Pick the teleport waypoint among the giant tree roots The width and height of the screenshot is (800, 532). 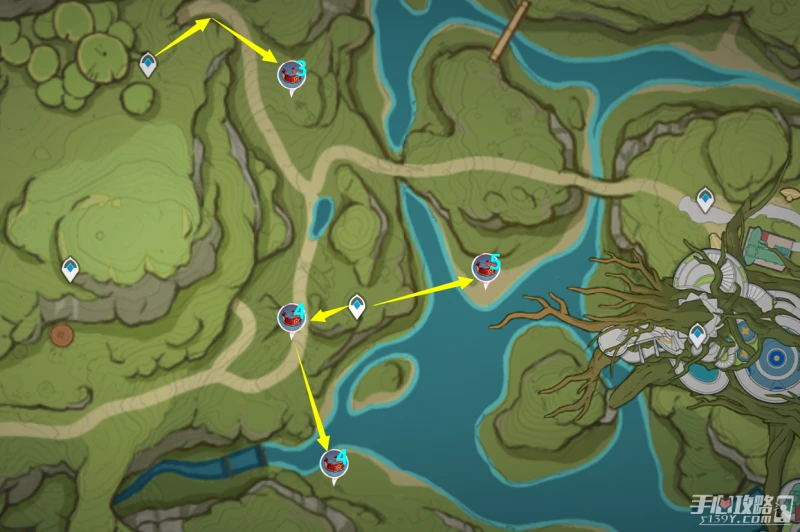pyautogui.click(x=696, y=334)
